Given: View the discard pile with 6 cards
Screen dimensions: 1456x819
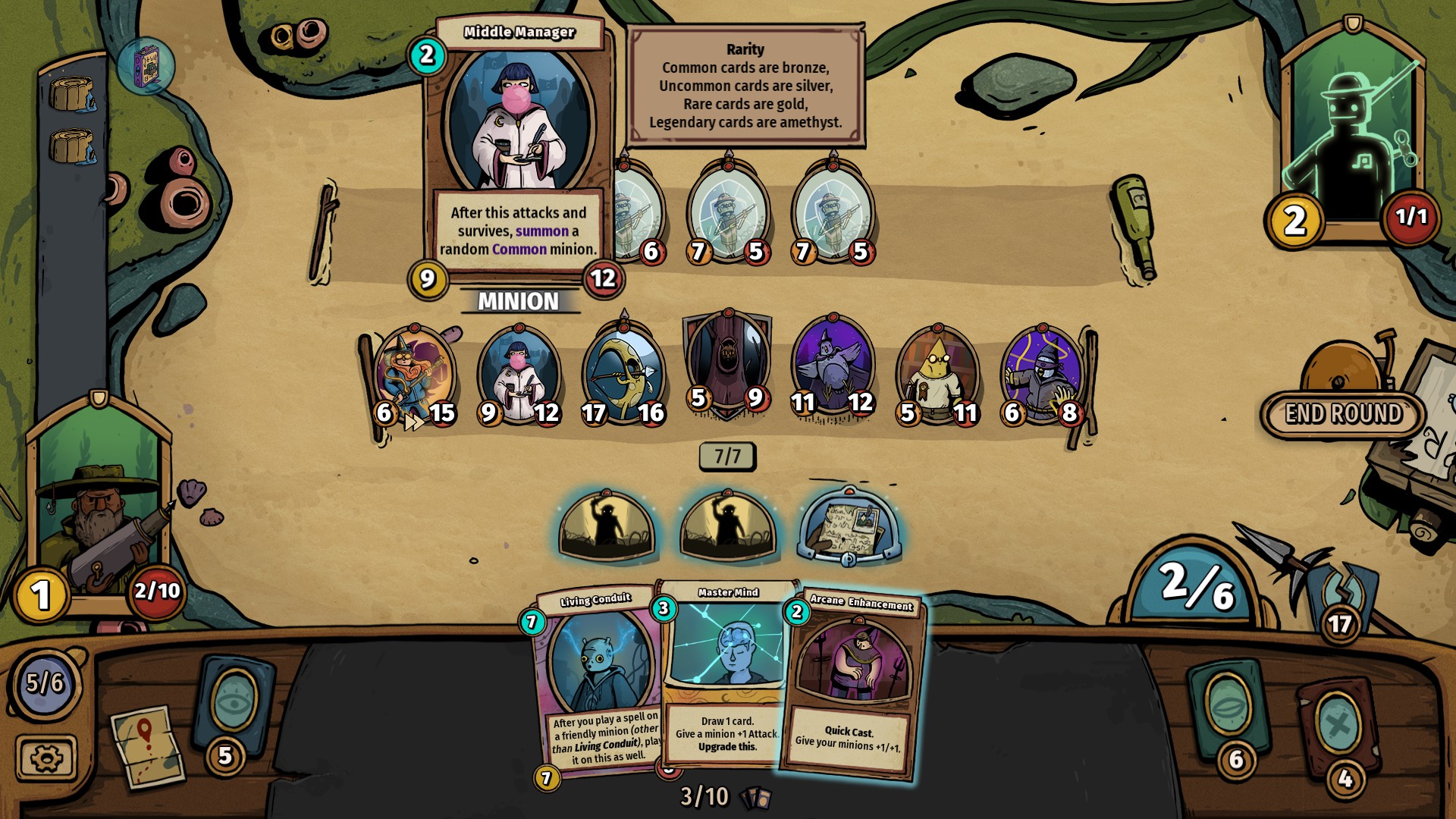Looking at the screenshot, I should click(1226, 709).
